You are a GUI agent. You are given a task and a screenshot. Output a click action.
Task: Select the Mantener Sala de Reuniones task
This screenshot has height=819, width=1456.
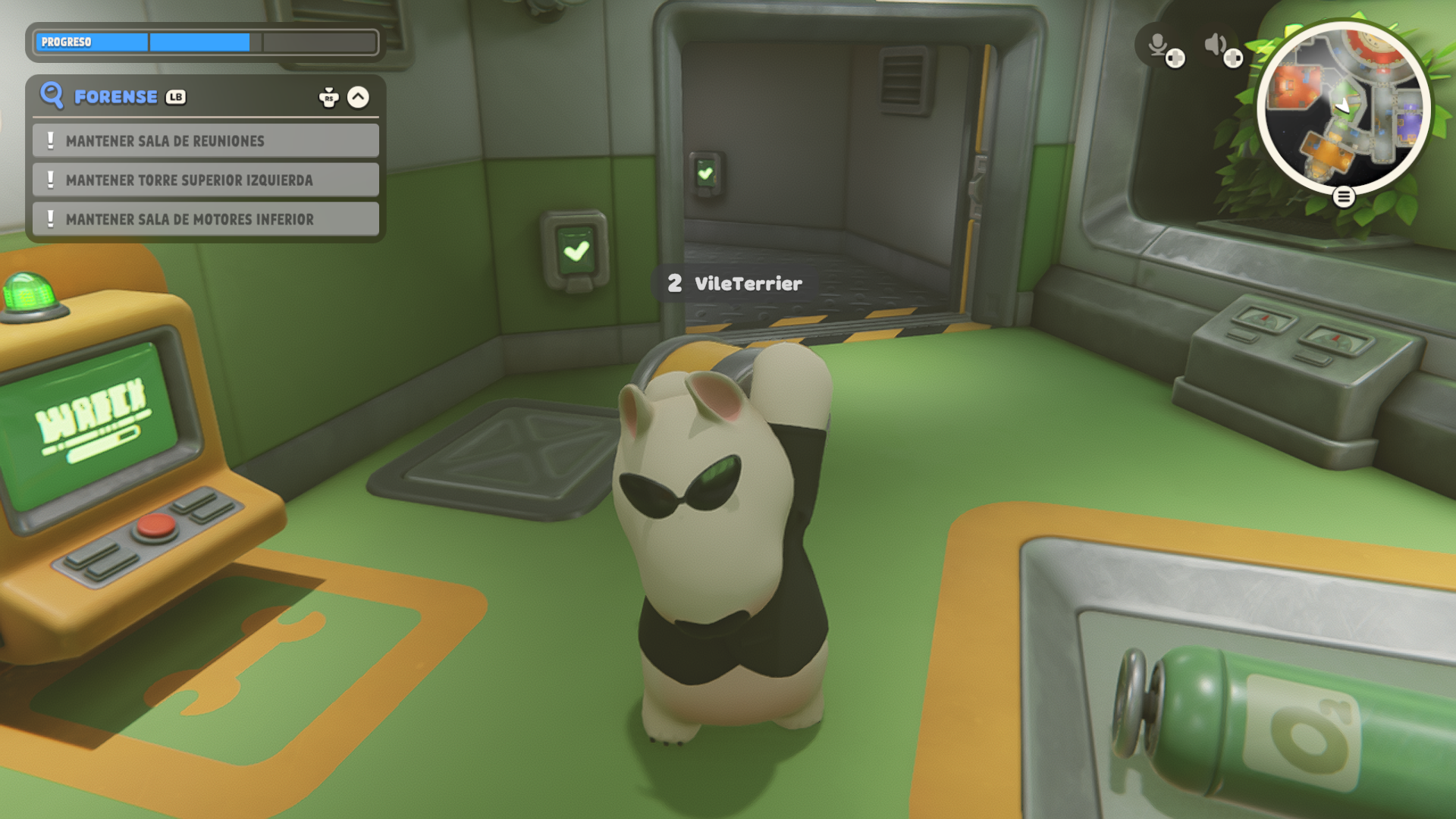(x=206, y=141)
